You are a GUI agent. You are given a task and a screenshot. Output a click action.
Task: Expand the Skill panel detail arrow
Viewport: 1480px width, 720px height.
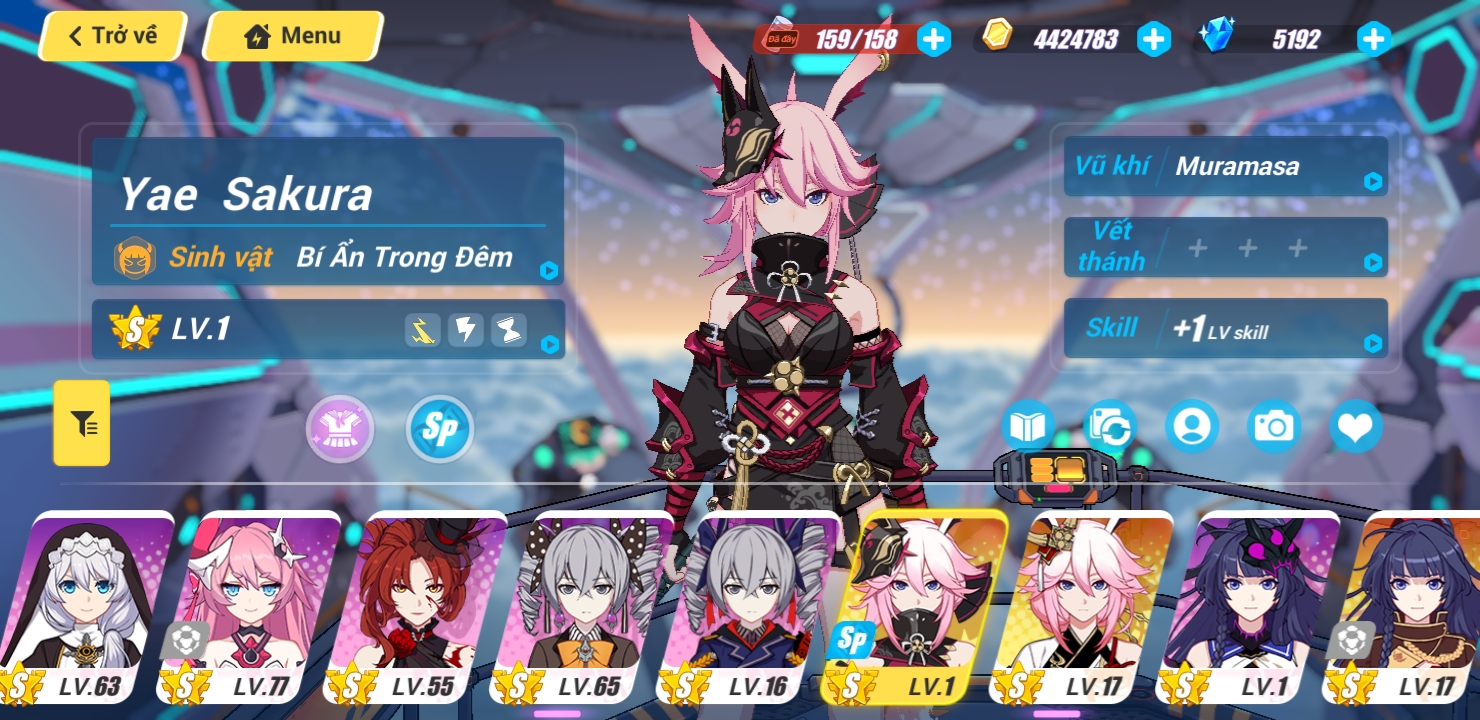pos(1374,341)
